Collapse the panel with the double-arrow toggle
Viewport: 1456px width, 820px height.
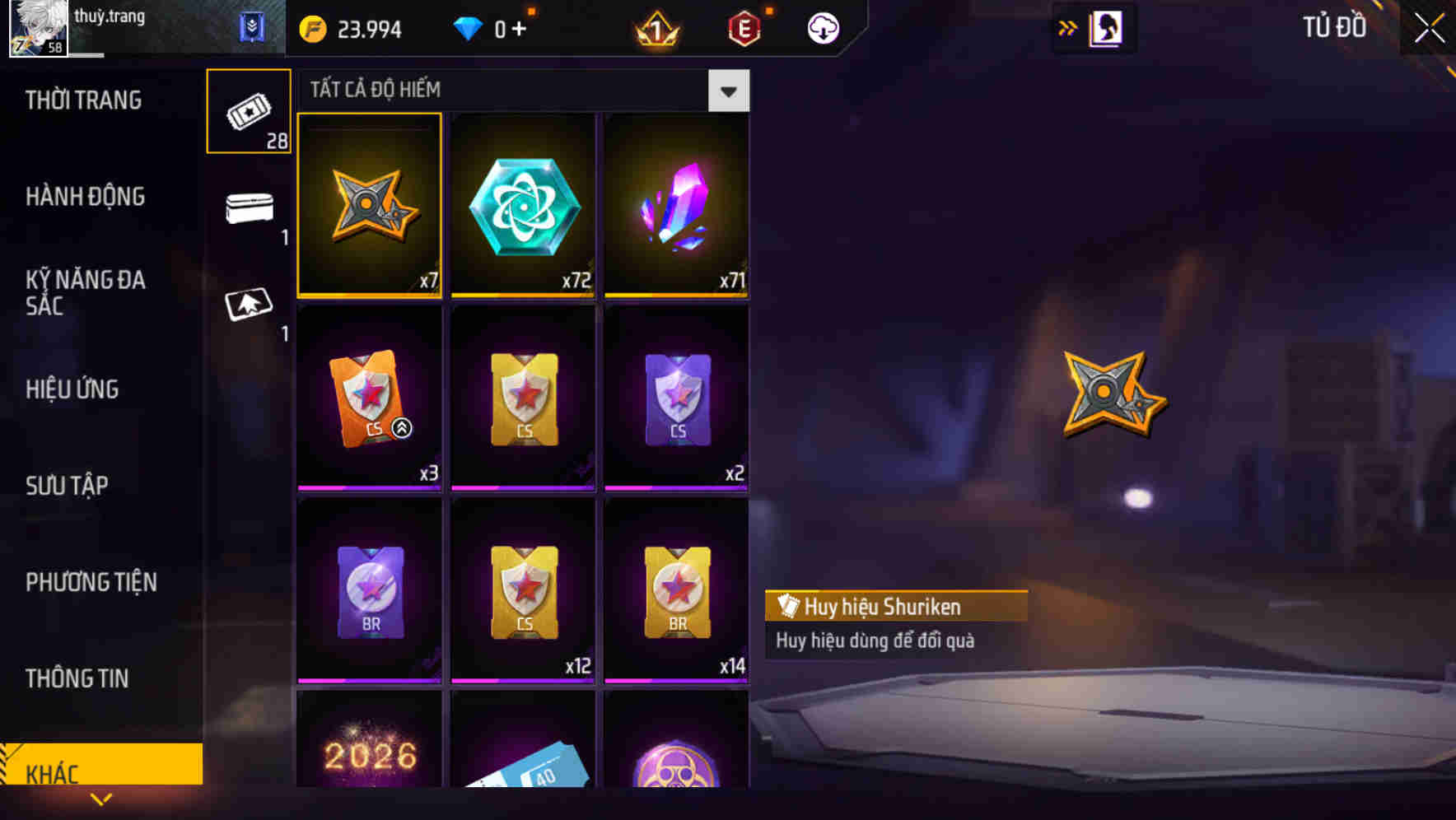1066,27
